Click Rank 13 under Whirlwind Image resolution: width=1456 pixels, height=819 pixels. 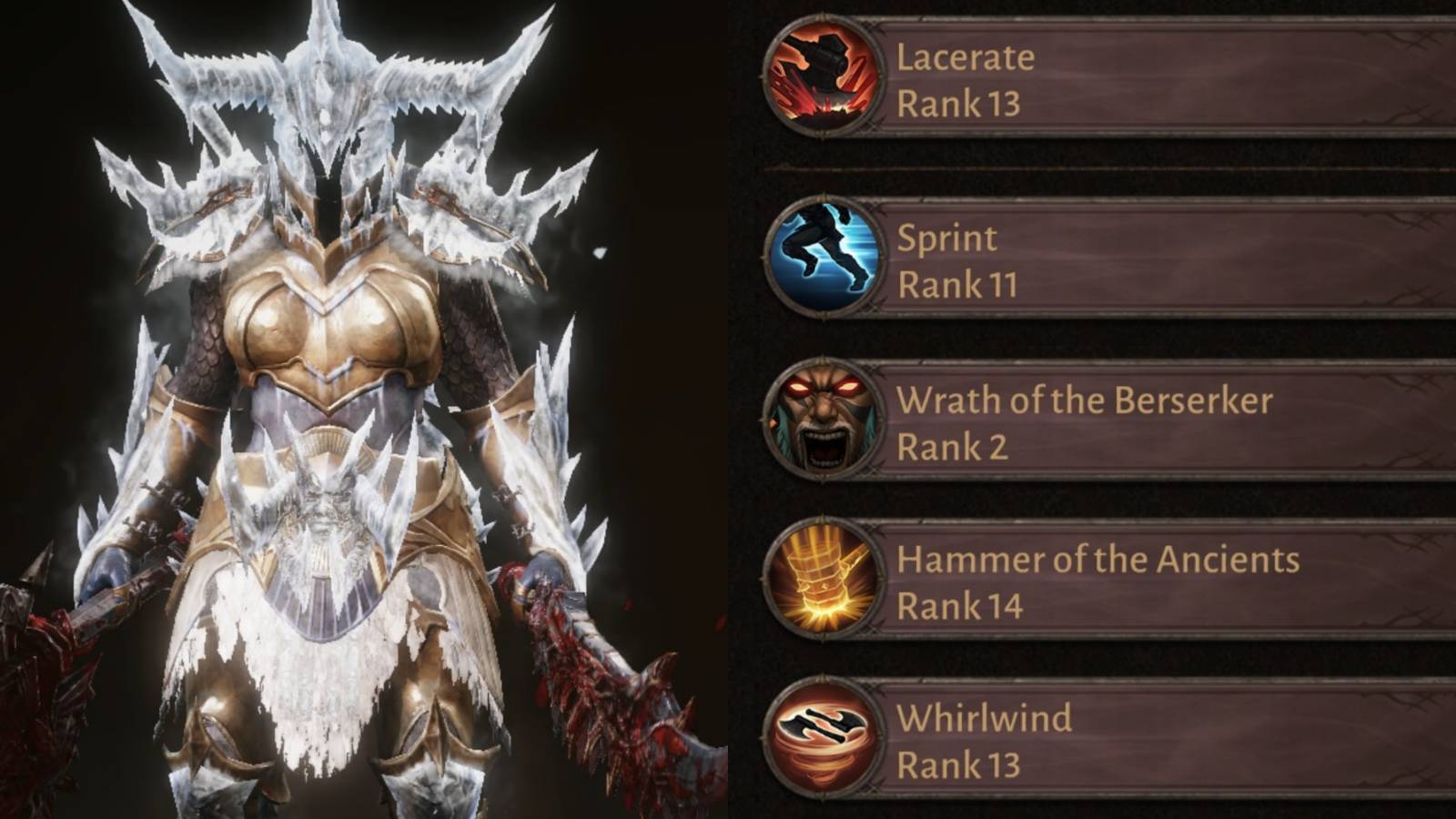(x=960, y=763)
